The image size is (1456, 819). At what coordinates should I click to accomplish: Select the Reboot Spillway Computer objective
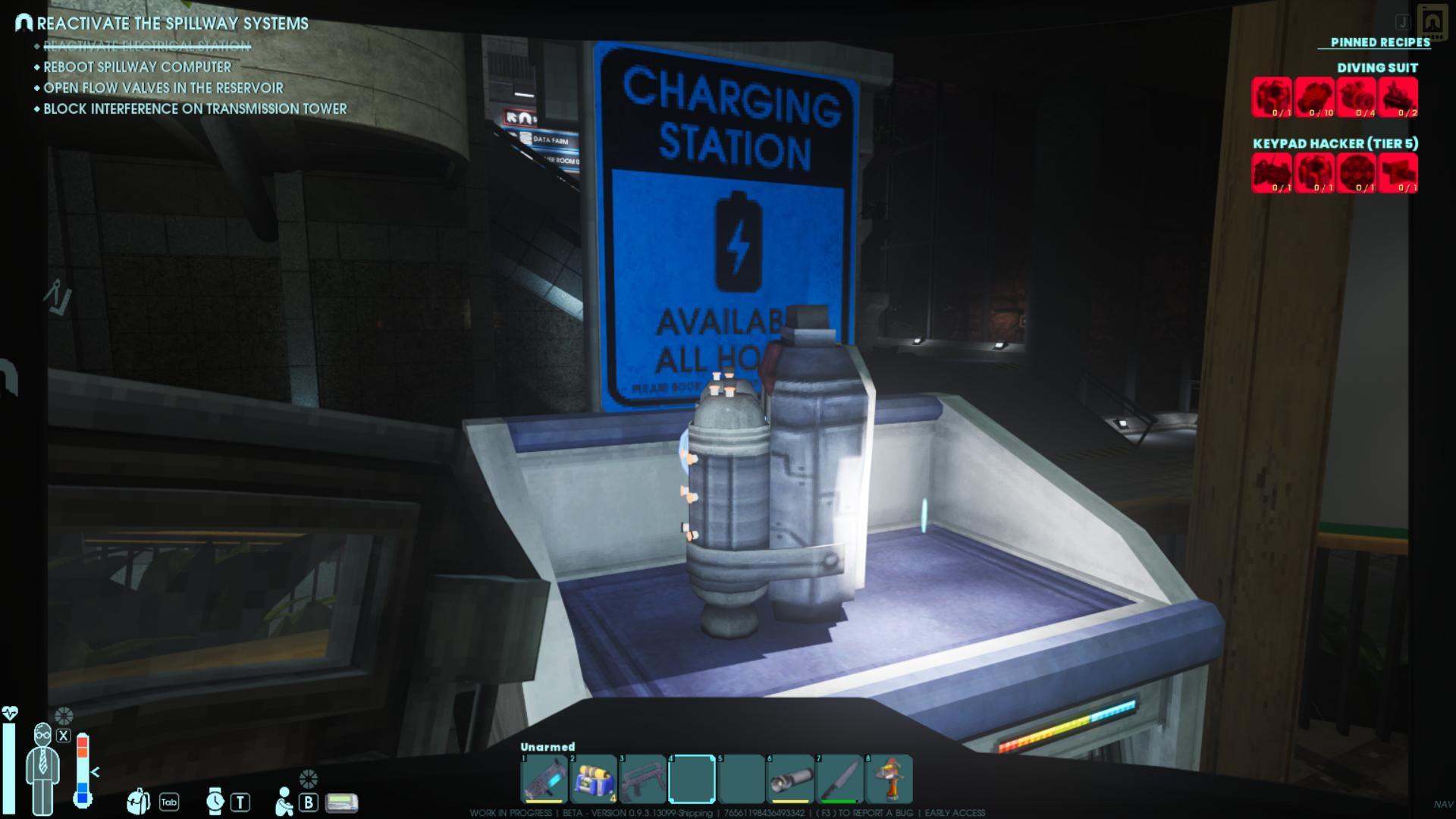(x=137, y=67)
